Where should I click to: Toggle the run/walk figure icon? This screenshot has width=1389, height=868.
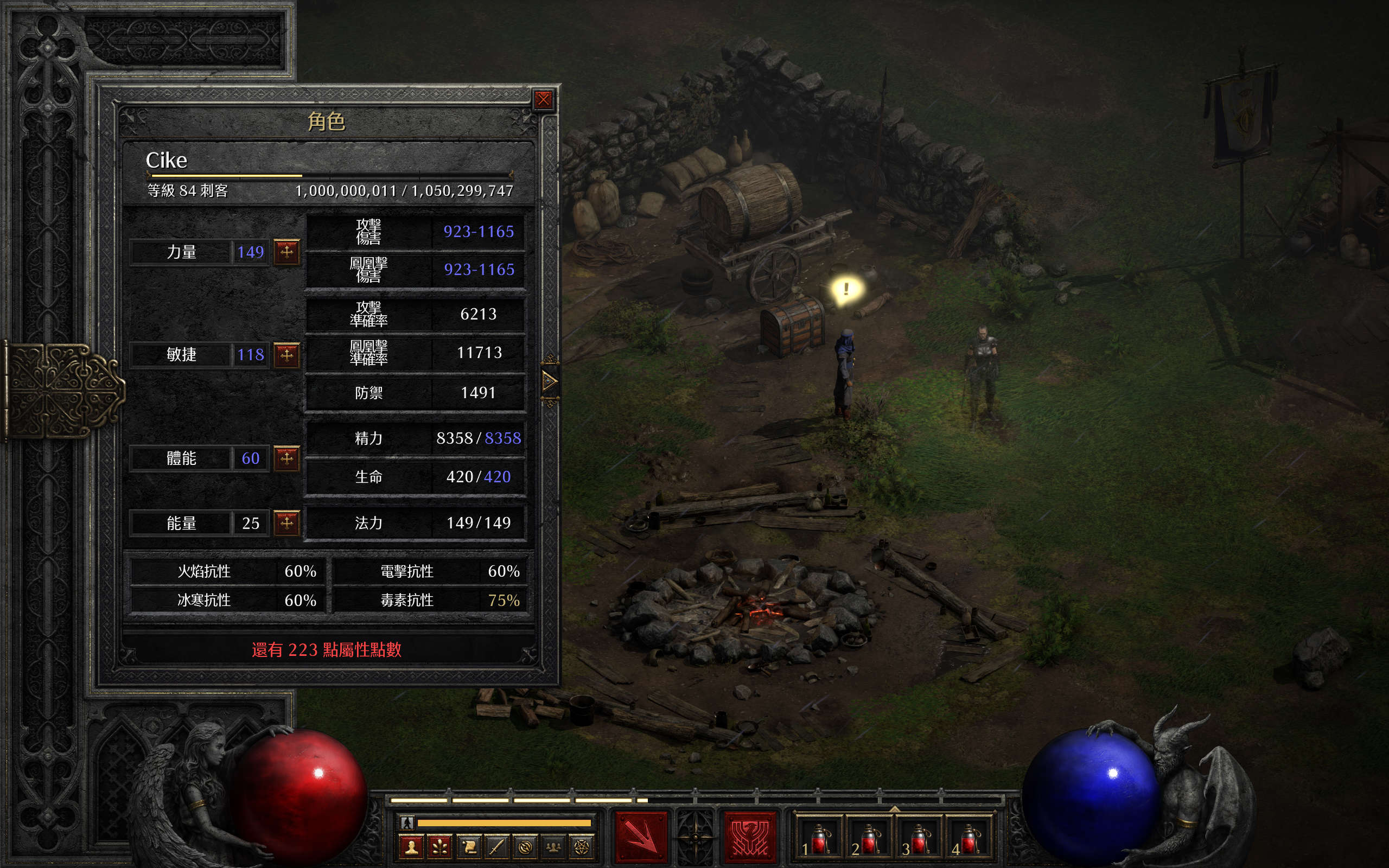407,822
